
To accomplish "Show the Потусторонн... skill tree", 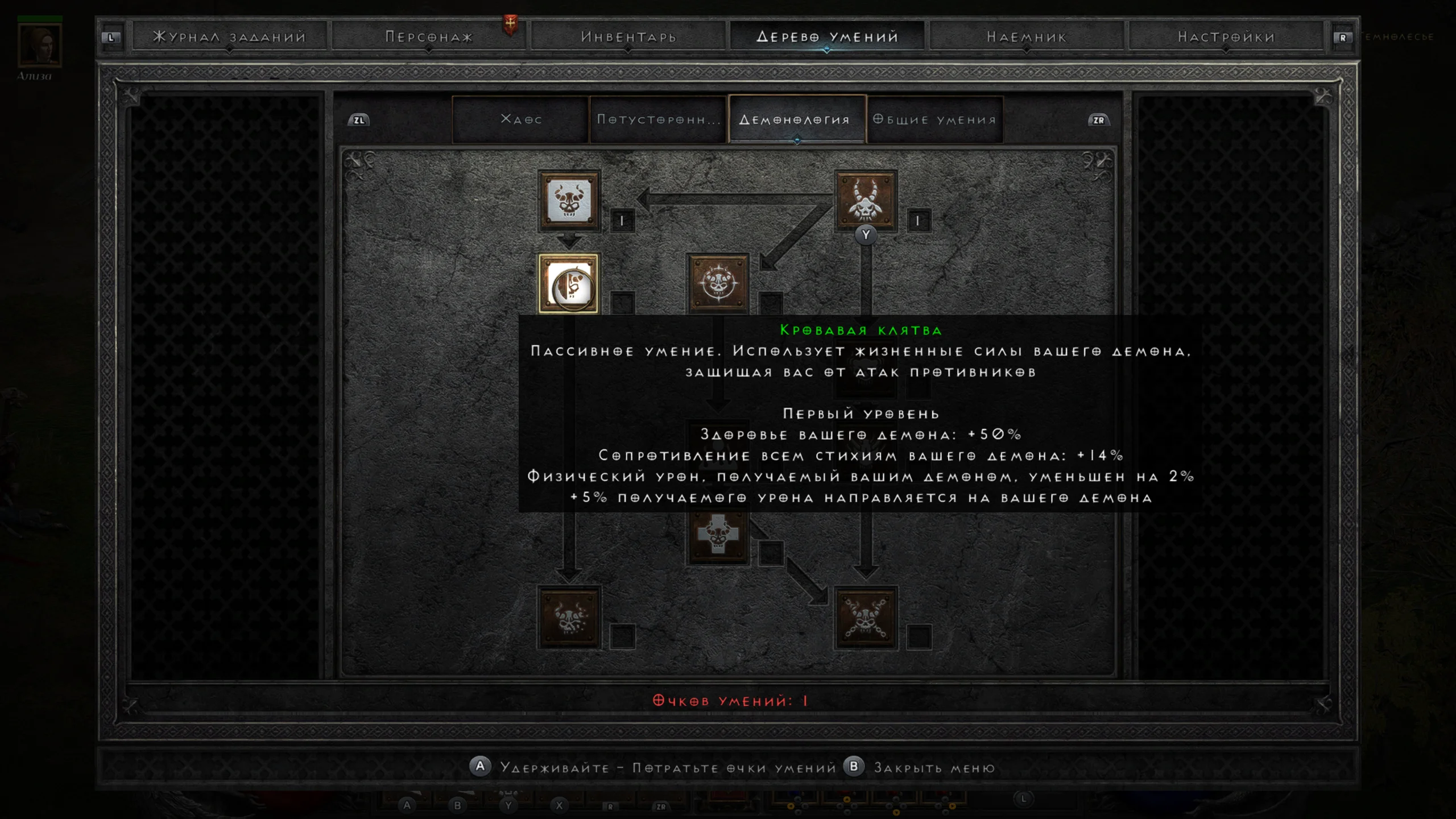I will (x=659, y=119).
